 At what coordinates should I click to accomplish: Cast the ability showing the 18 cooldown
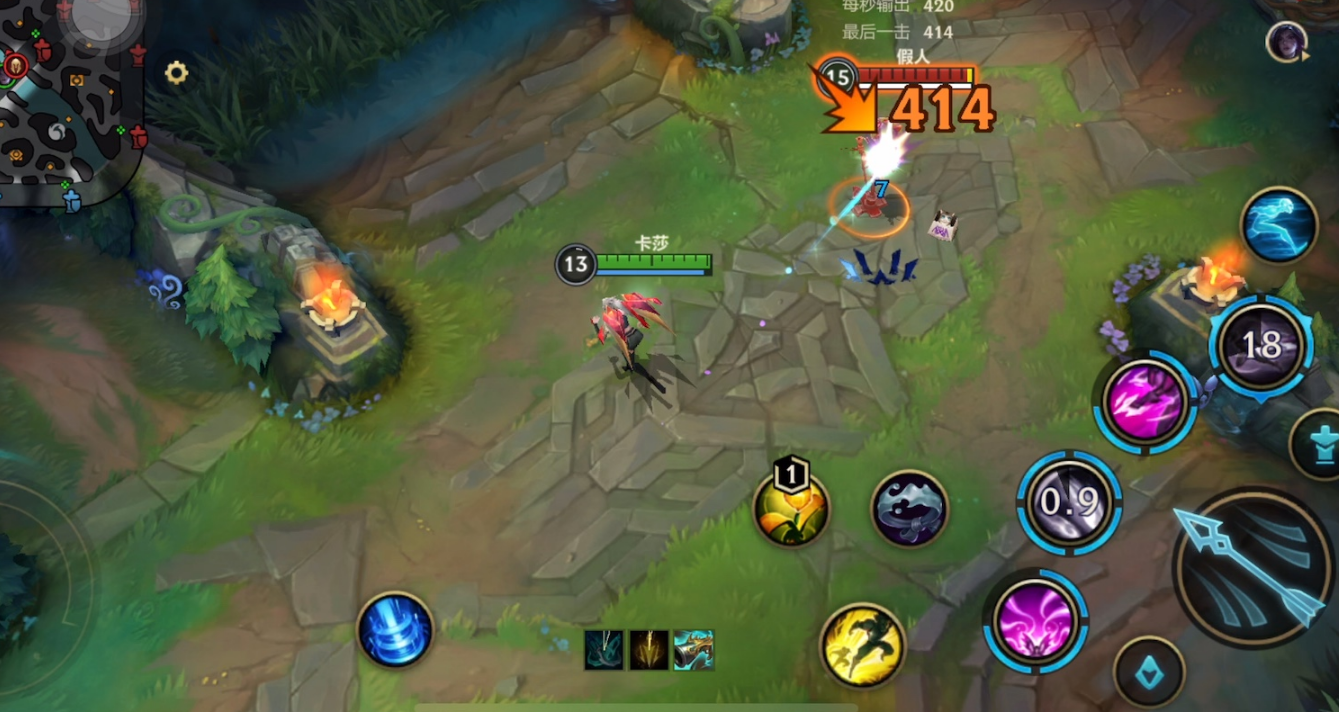click(1261, 346)
